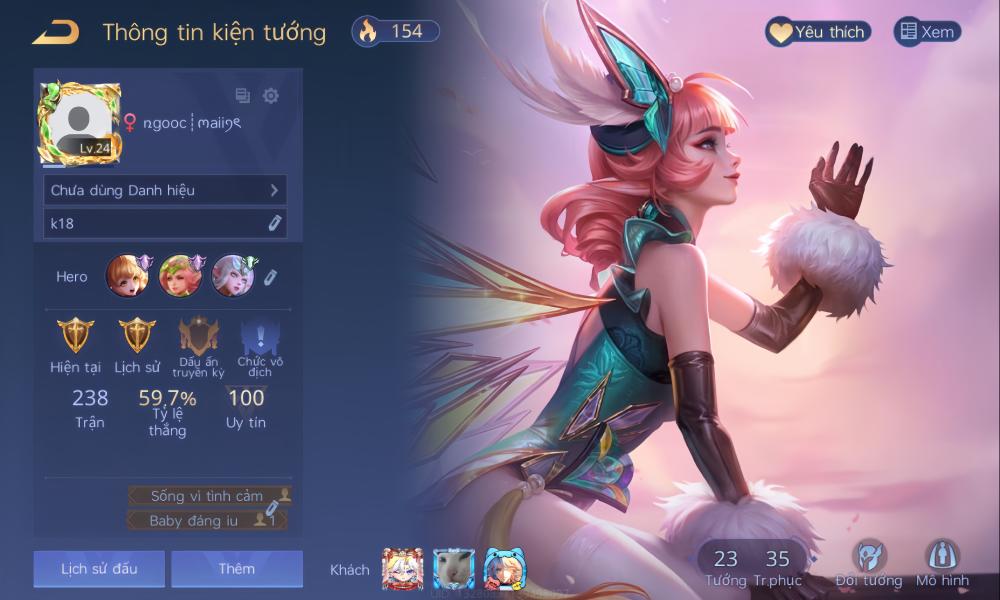Screen dimensions: 1000x600
Task: Open the Đối tướng icon
Action: [868, 560]
